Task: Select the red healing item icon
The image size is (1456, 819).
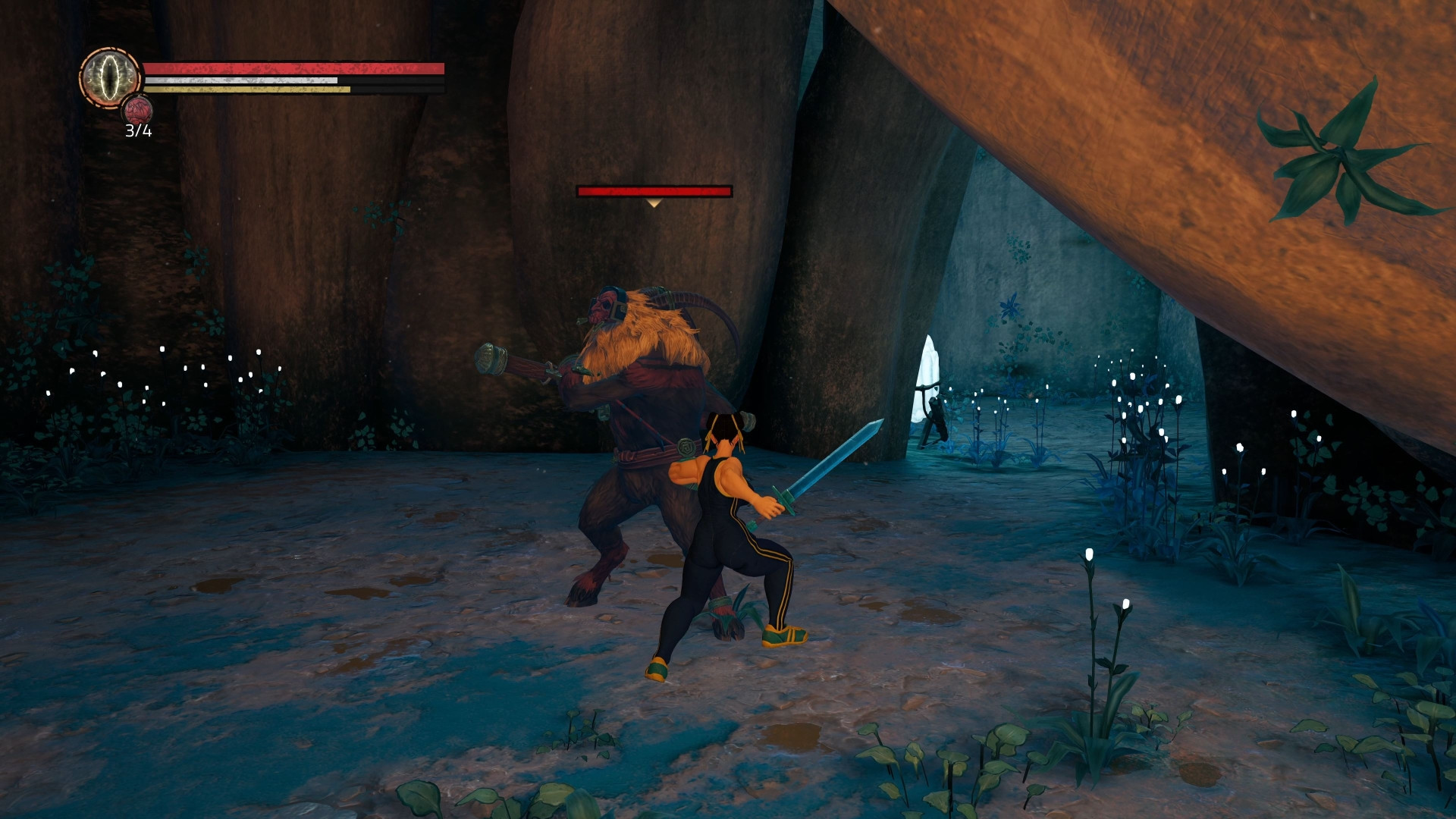Action: click(x=138, y=111)
